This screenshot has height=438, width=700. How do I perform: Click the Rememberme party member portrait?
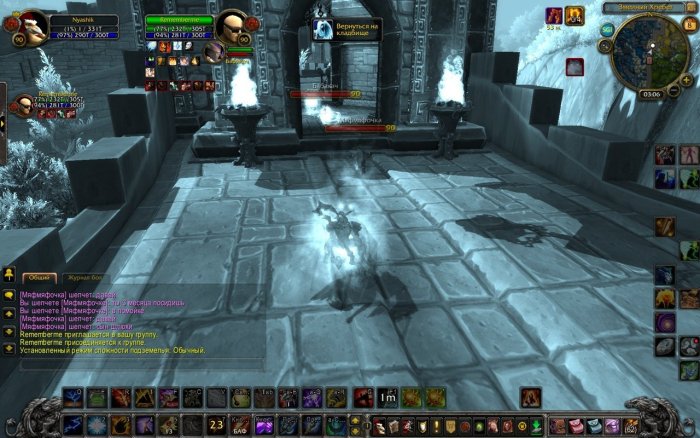pos(23,104)
